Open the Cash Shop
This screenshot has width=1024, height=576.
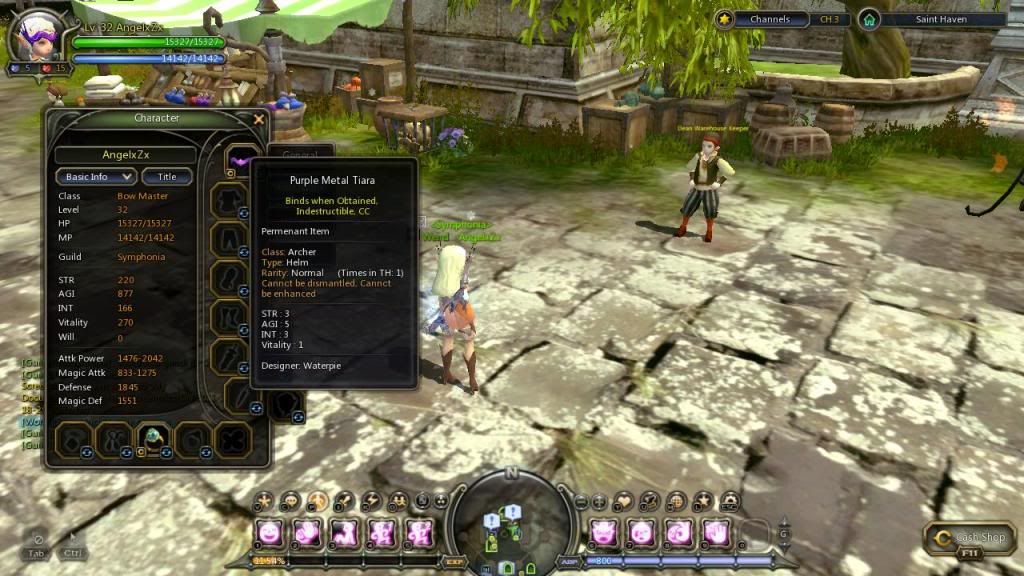(x=970, y=538)
